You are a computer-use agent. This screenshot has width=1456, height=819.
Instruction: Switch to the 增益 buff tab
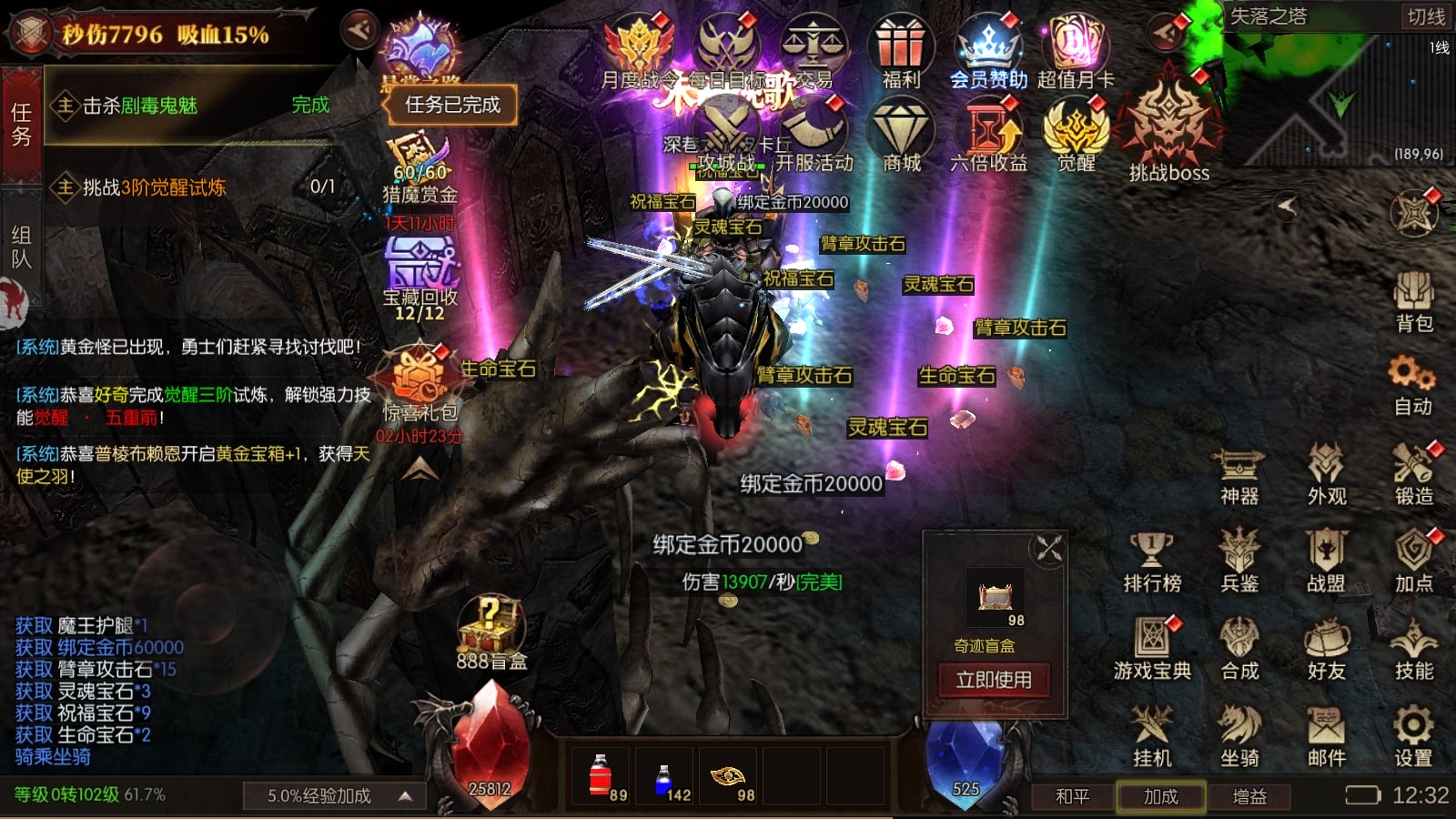point(1249,796)
